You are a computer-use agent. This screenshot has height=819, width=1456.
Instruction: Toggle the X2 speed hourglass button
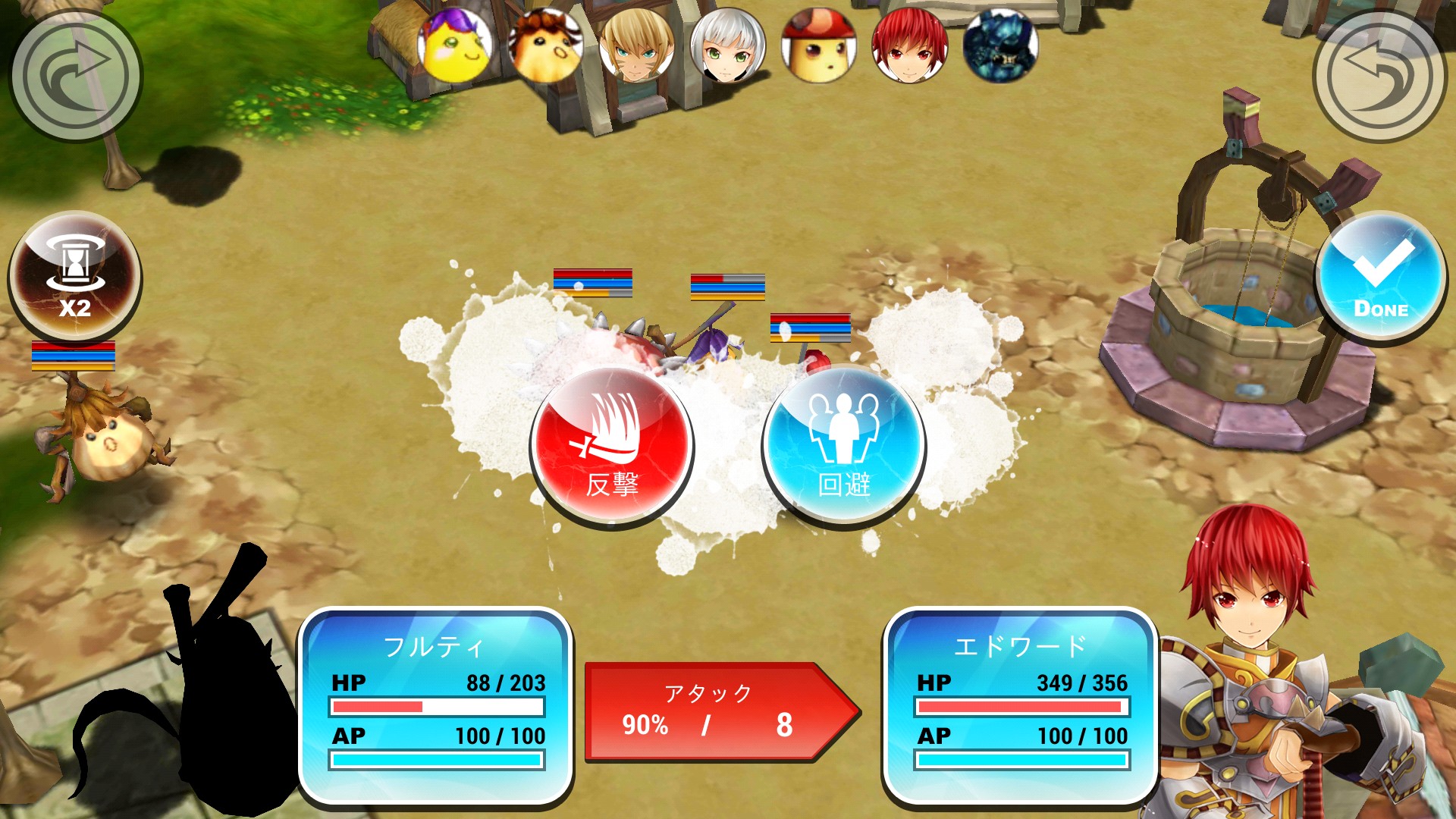74,278
